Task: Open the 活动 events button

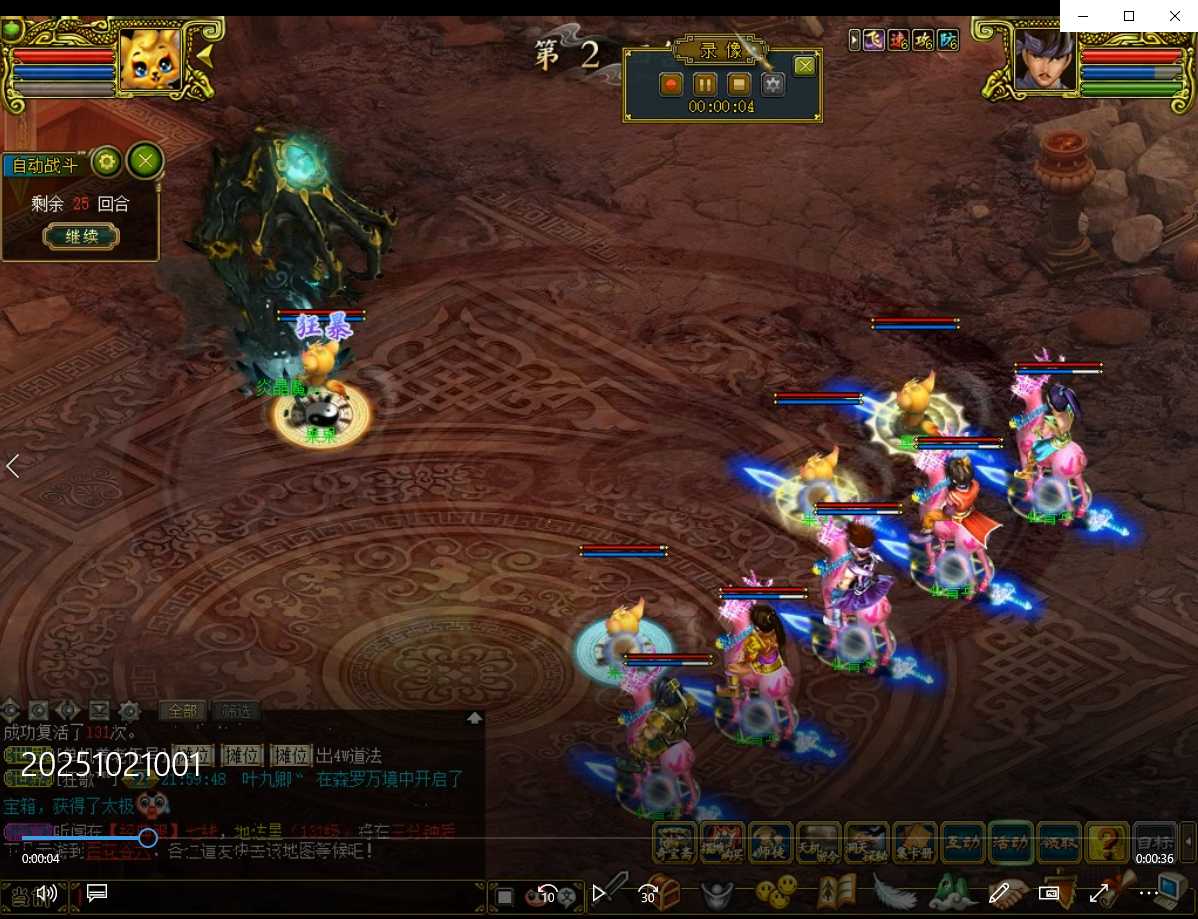Action: [1011, 842]
